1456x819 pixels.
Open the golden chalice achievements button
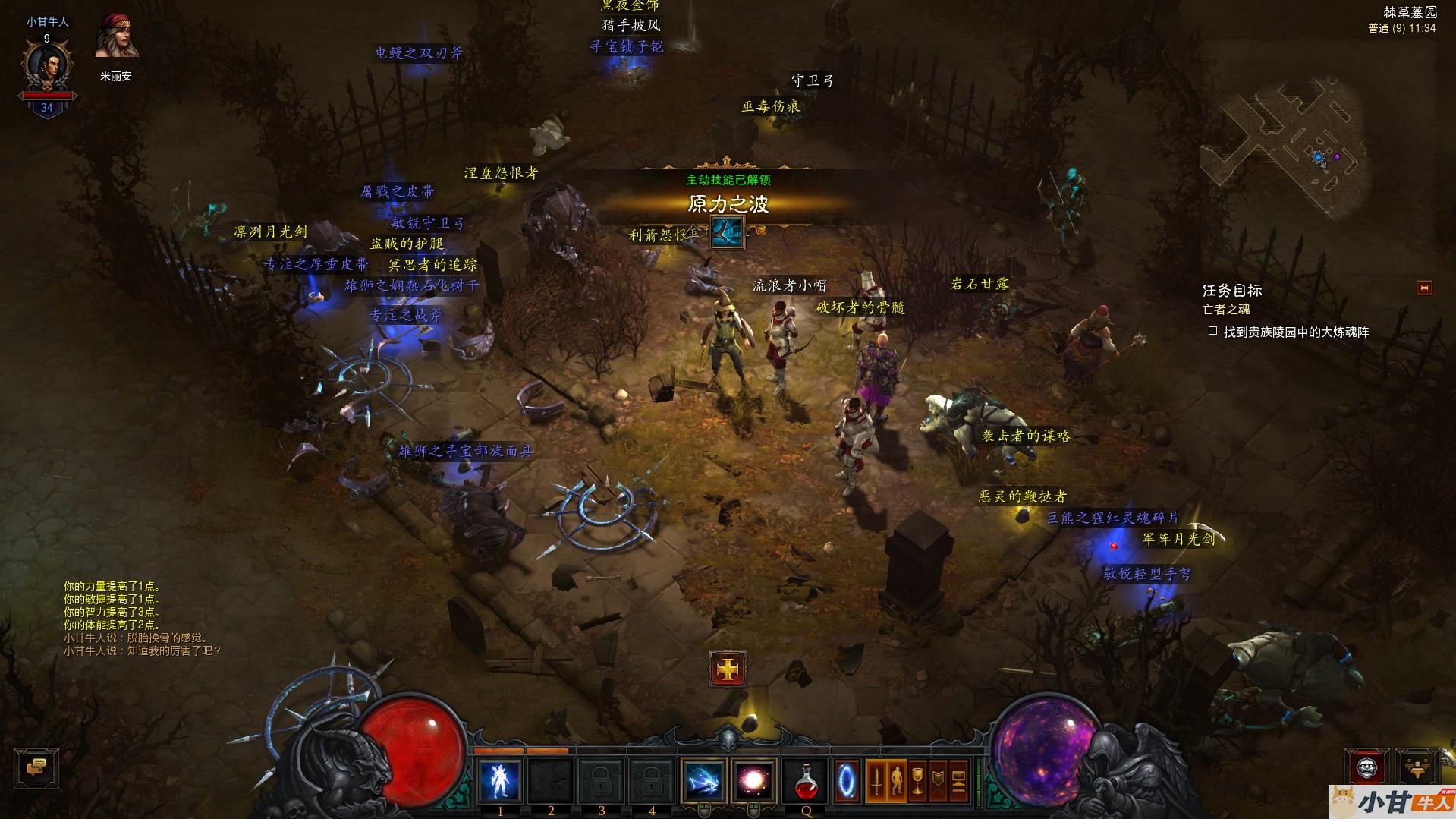(917, 781)
